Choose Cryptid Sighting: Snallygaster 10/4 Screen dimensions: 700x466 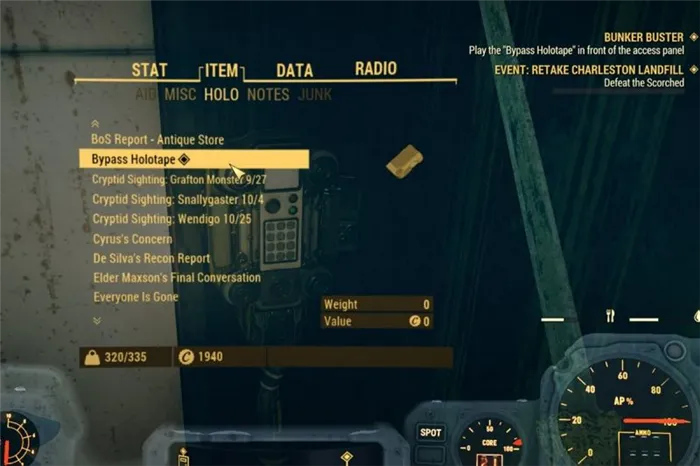click(178, 199)
